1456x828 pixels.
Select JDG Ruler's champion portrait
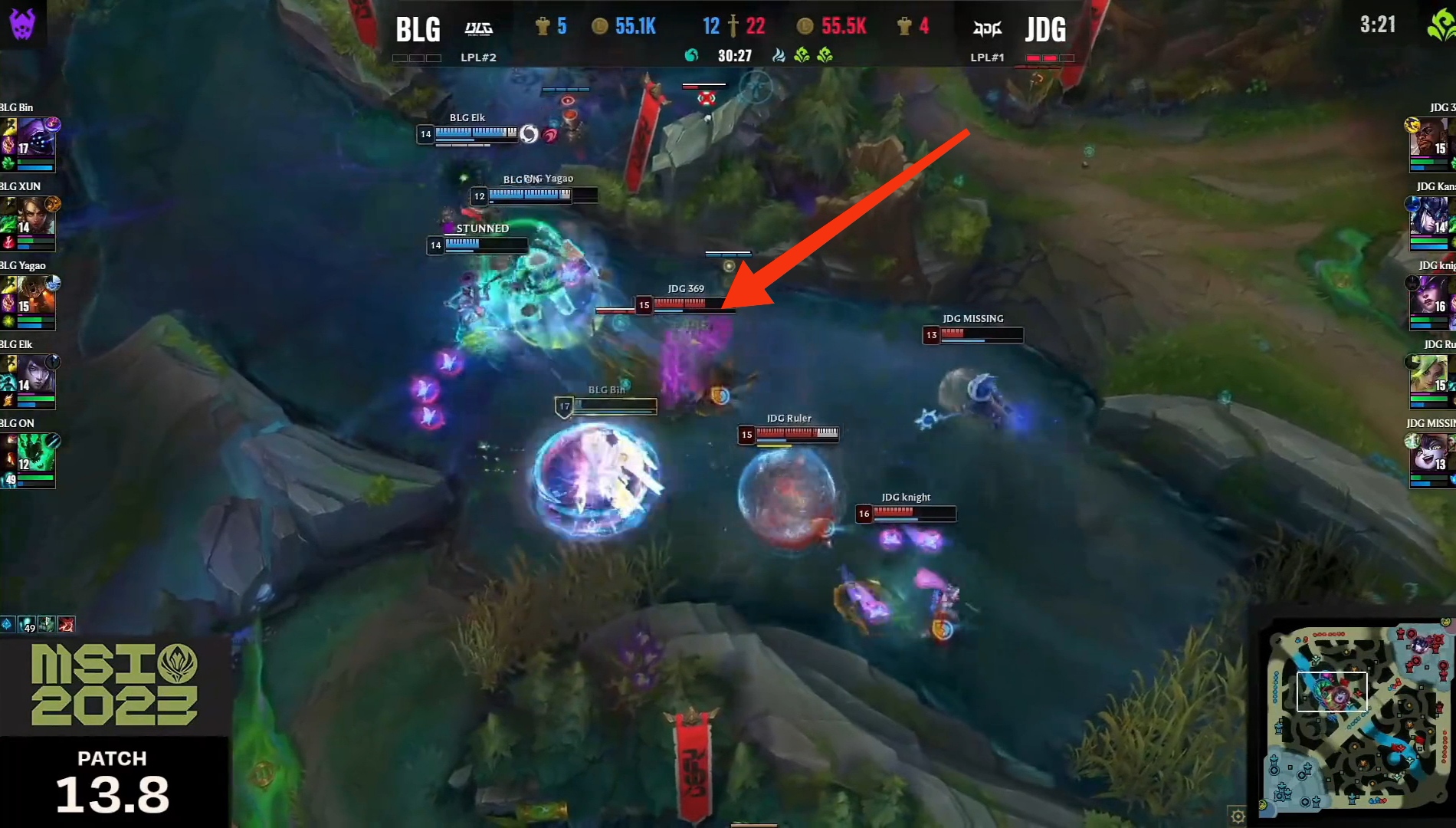(1430, 374)
